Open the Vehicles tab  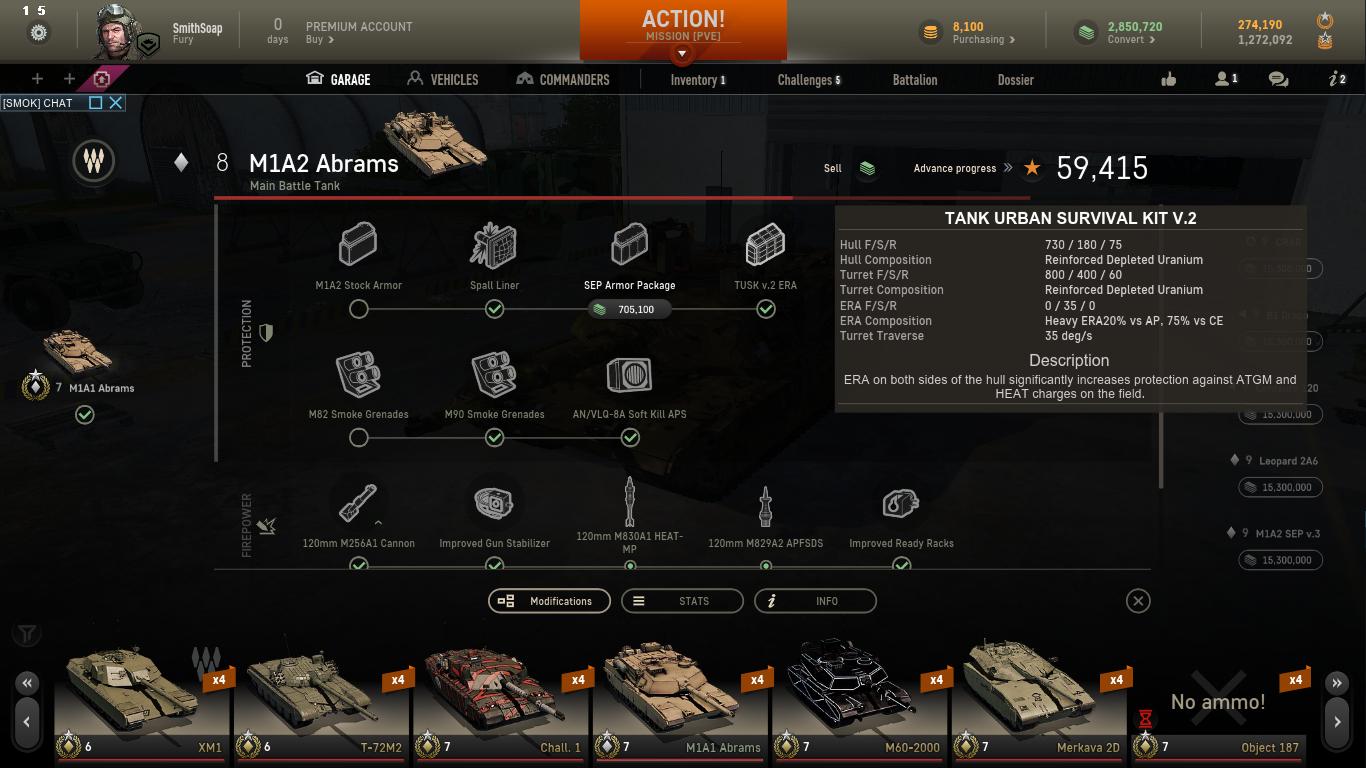[443, 79]
